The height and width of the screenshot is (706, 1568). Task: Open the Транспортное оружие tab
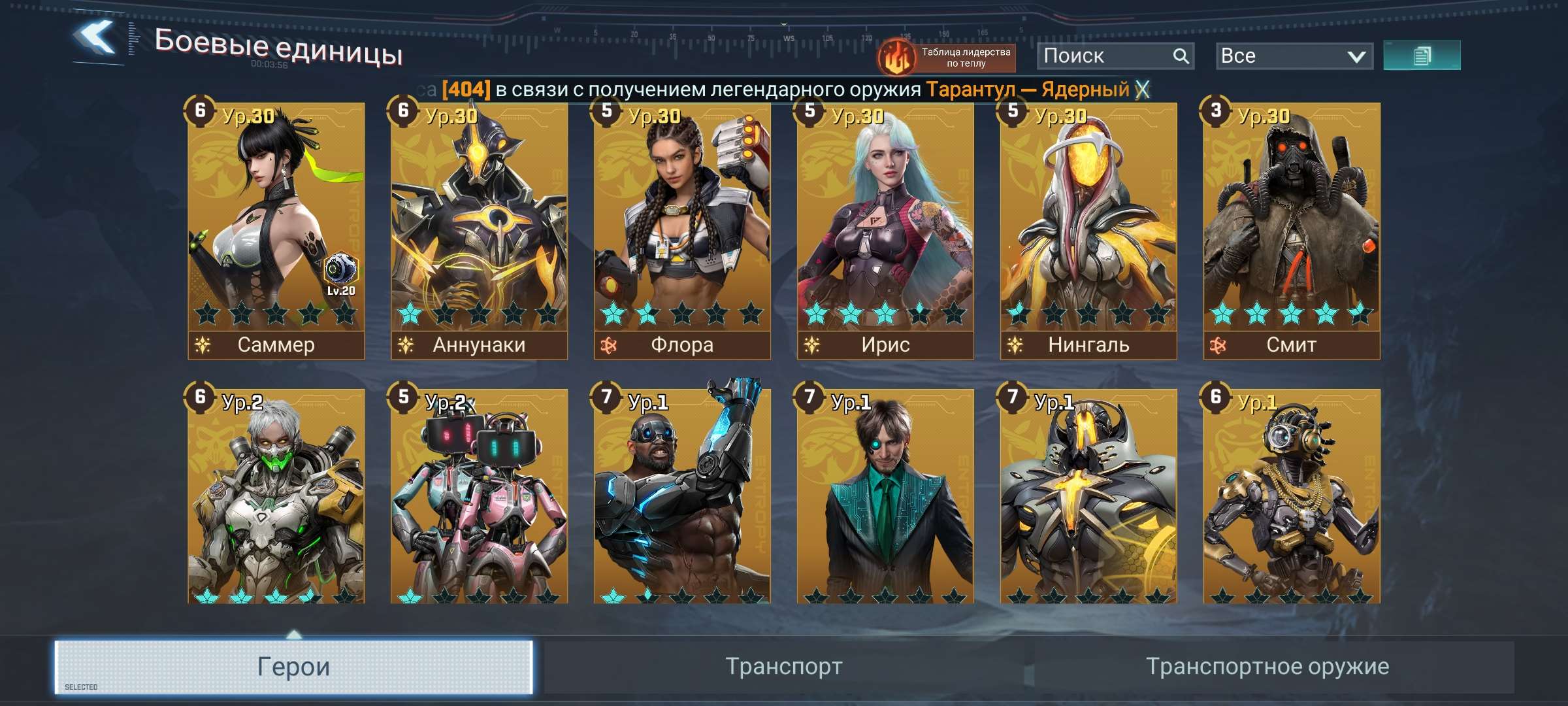[x=1267, y=667]
